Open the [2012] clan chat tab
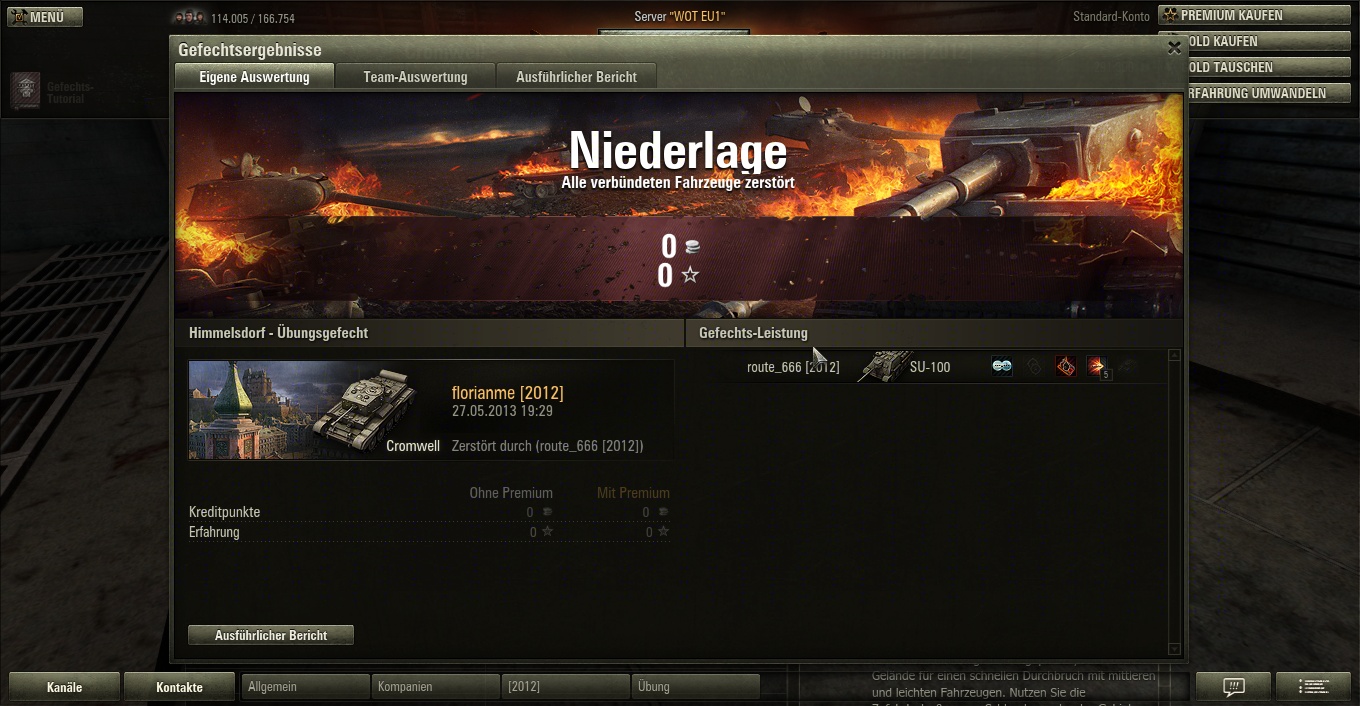 tap(565, 687)
